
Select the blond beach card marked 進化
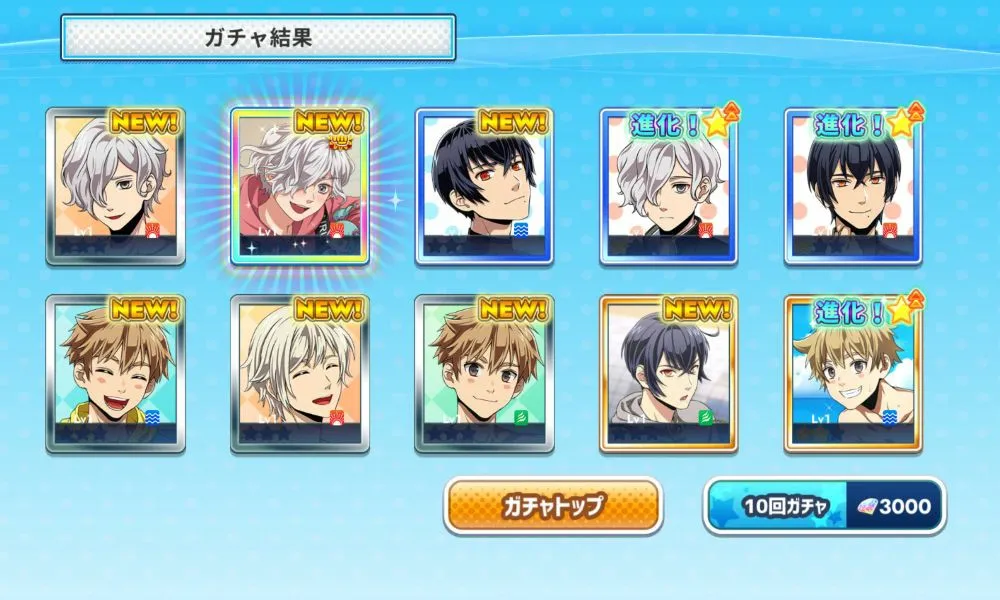852,373
